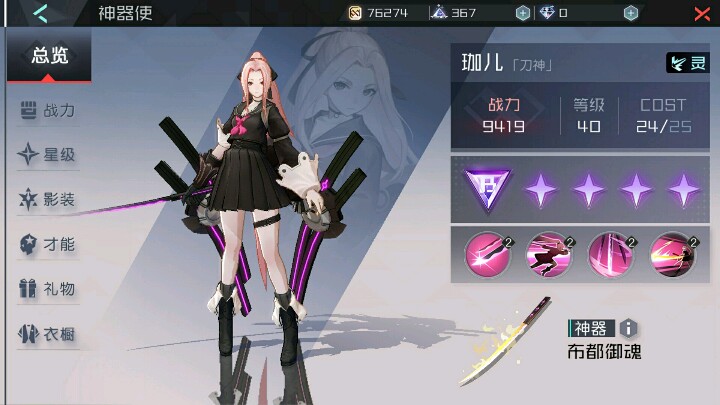
Task: Add diamonds with the plus button
Action: point(630,13)
